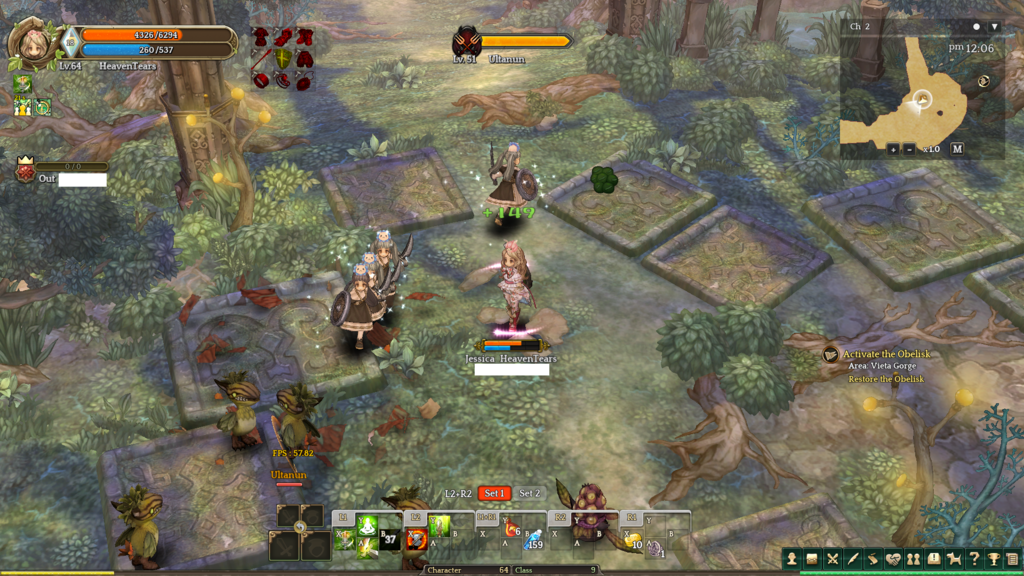Zoom out the minimap with minus button

909,149
